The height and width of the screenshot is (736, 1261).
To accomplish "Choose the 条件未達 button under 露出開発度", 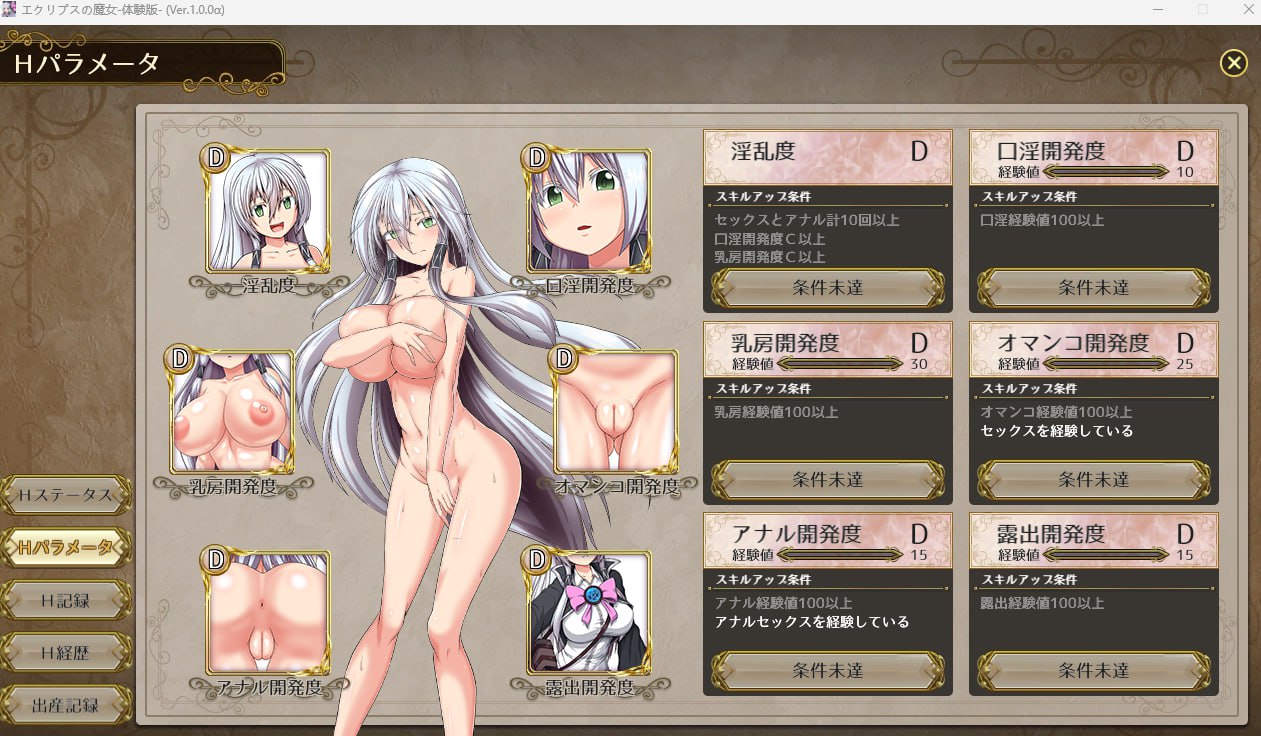I will pos(1093,671).
